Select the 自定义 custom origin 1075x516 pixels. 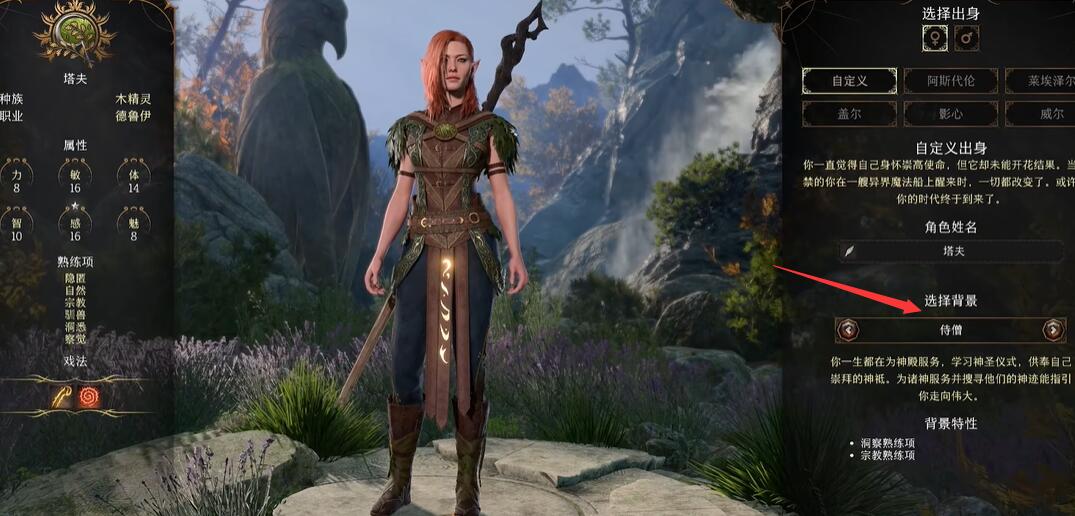(x=850, y=80)
